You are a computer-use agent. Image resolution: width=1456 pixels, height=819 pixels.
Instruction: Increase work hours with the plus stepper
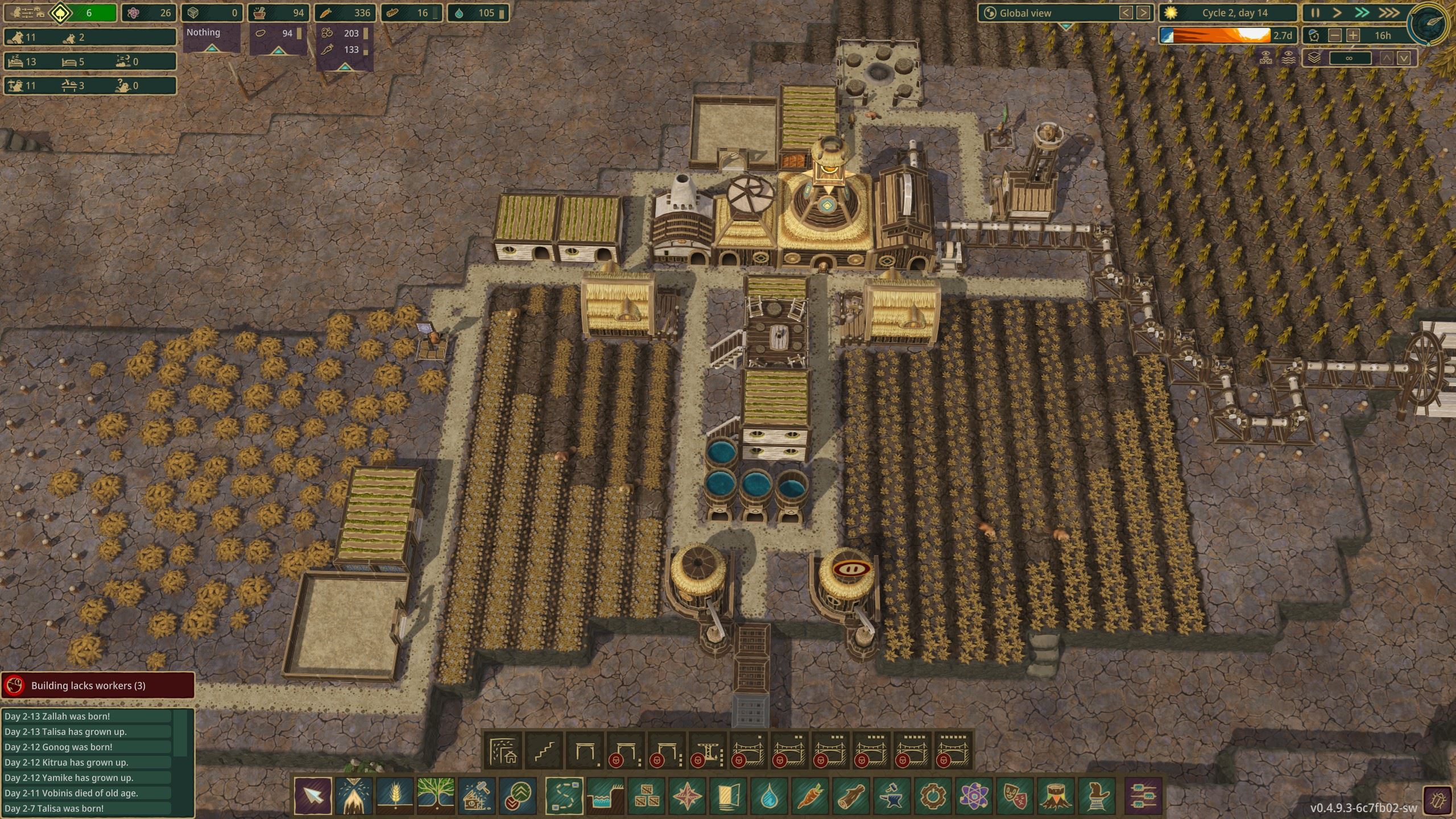click(1353, 35)
